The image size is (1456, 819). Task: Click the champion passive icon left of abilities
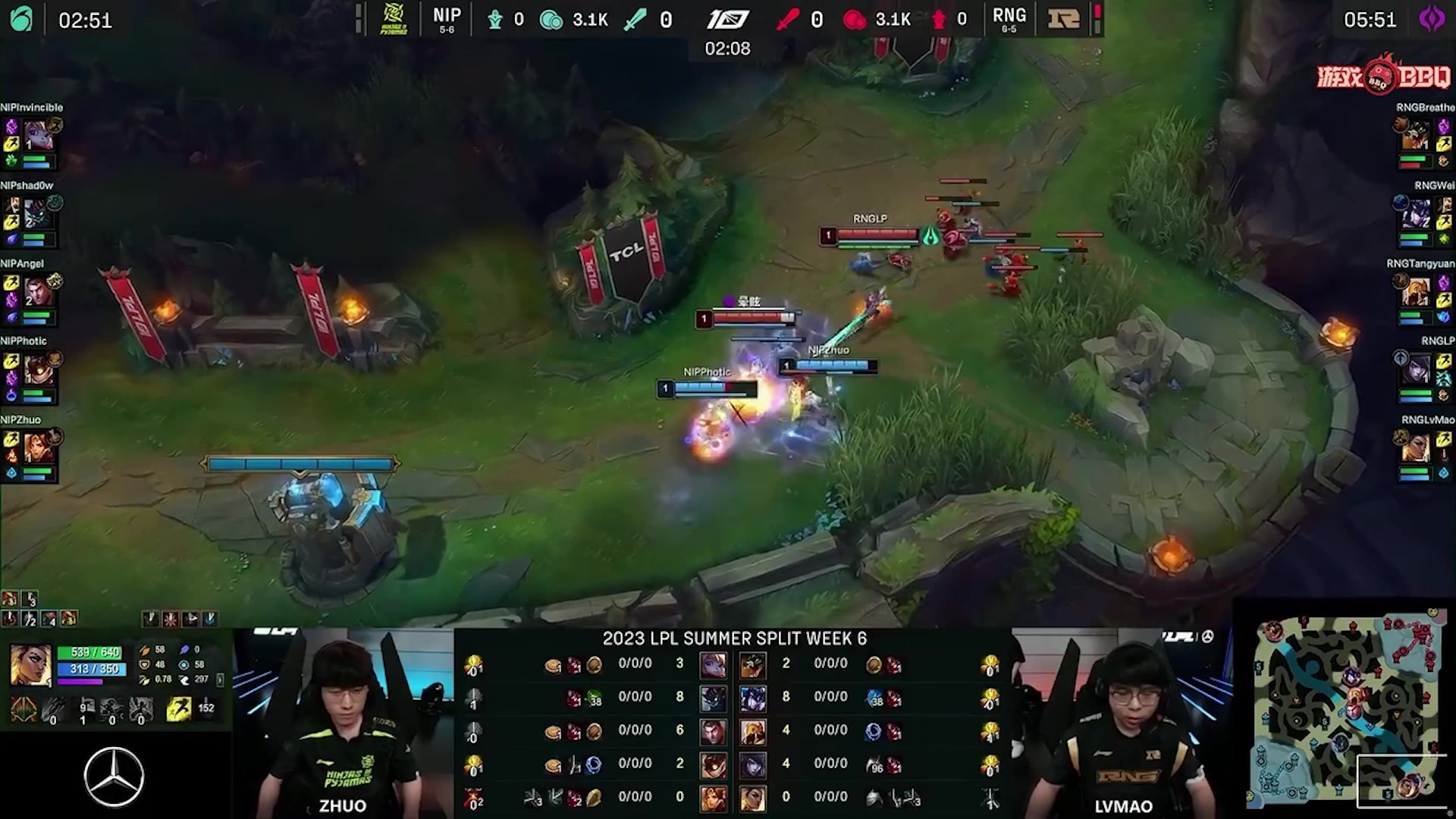pos(24,710)
